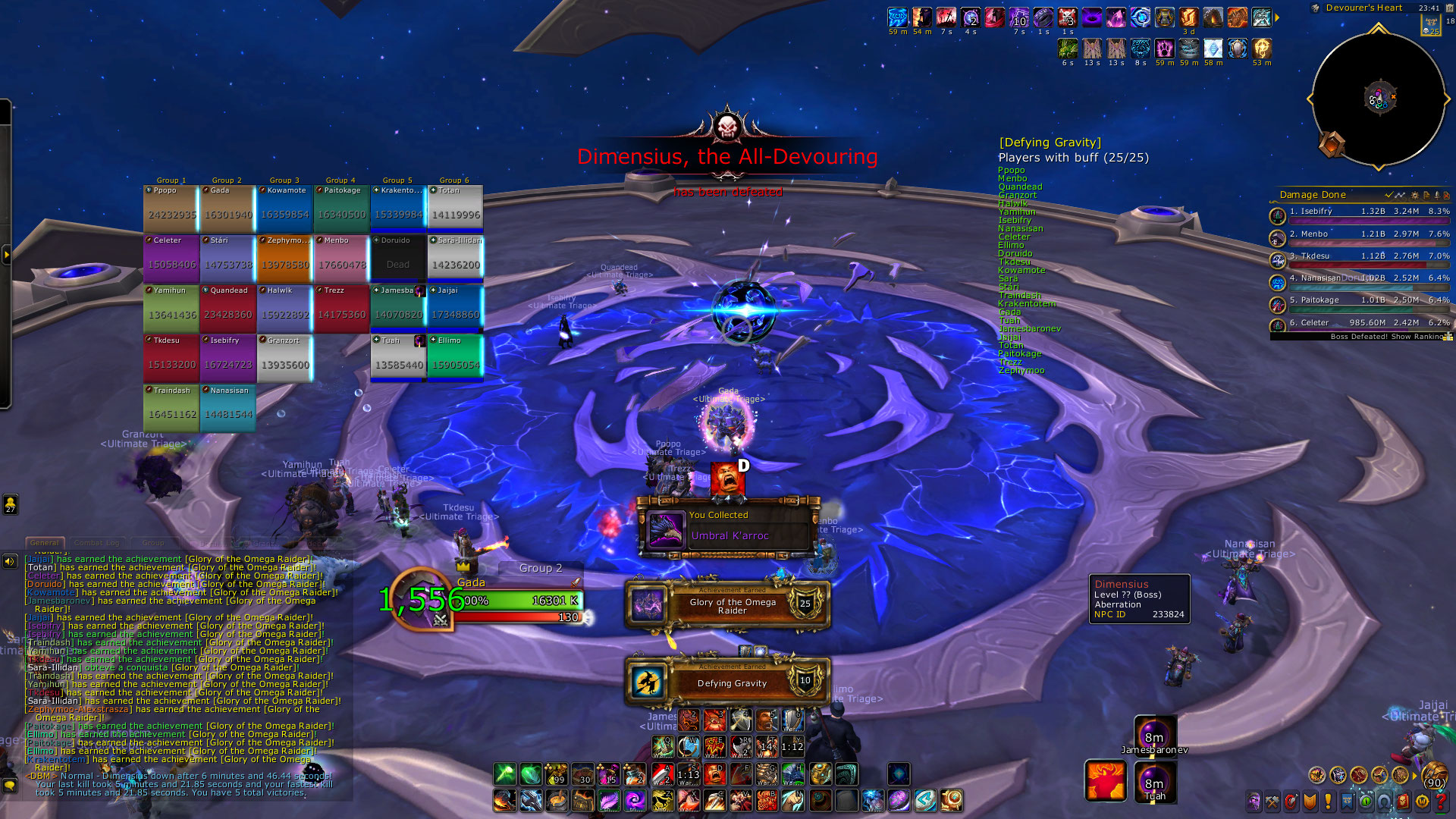Toggle the chat speaker button
Viewport: 1456px width, 819px height.
tap(10, 562)
